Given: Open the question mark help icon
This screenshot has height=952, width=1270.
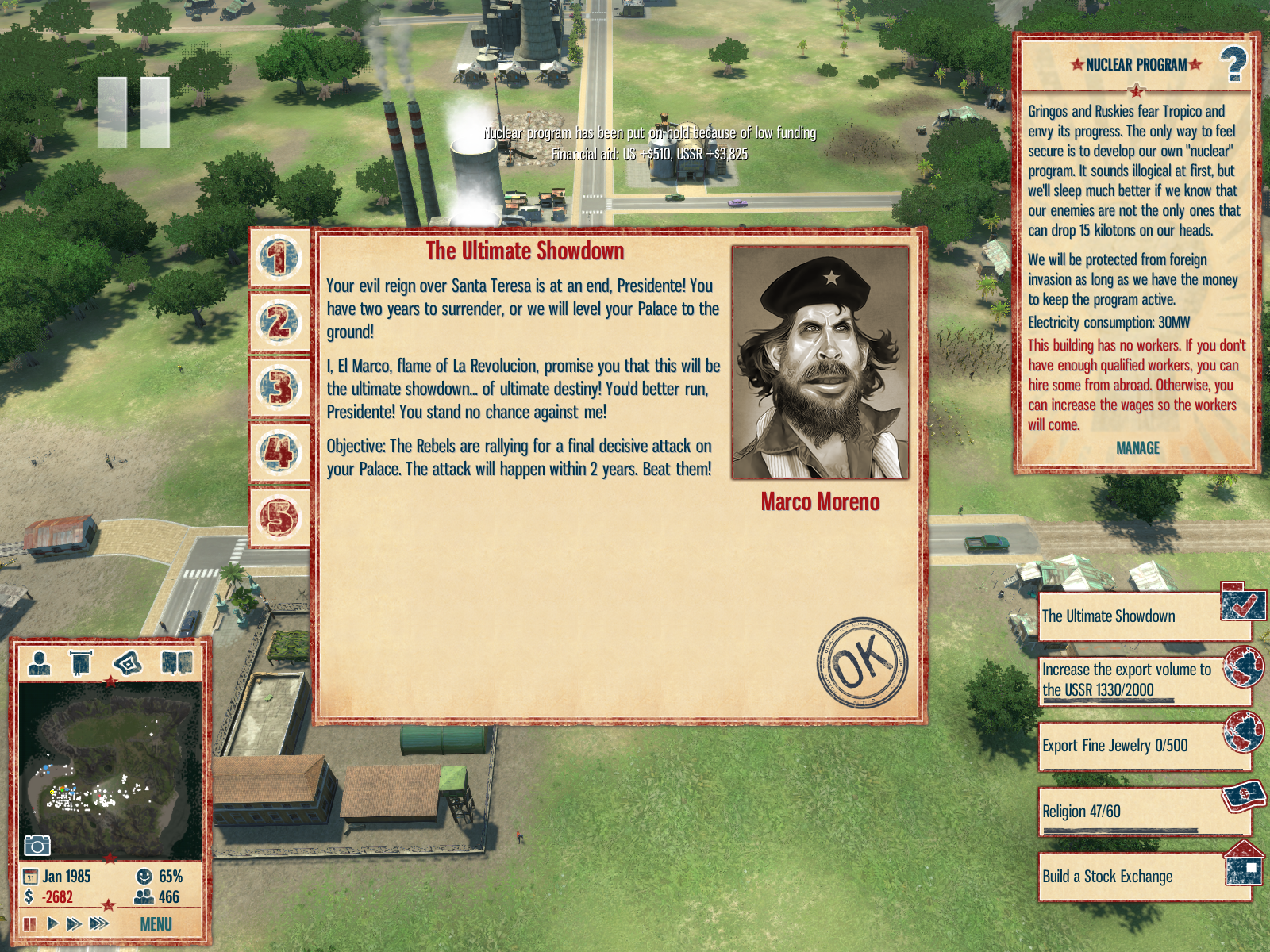Looking at the screenshot, I should click(x=1233, y=65).
